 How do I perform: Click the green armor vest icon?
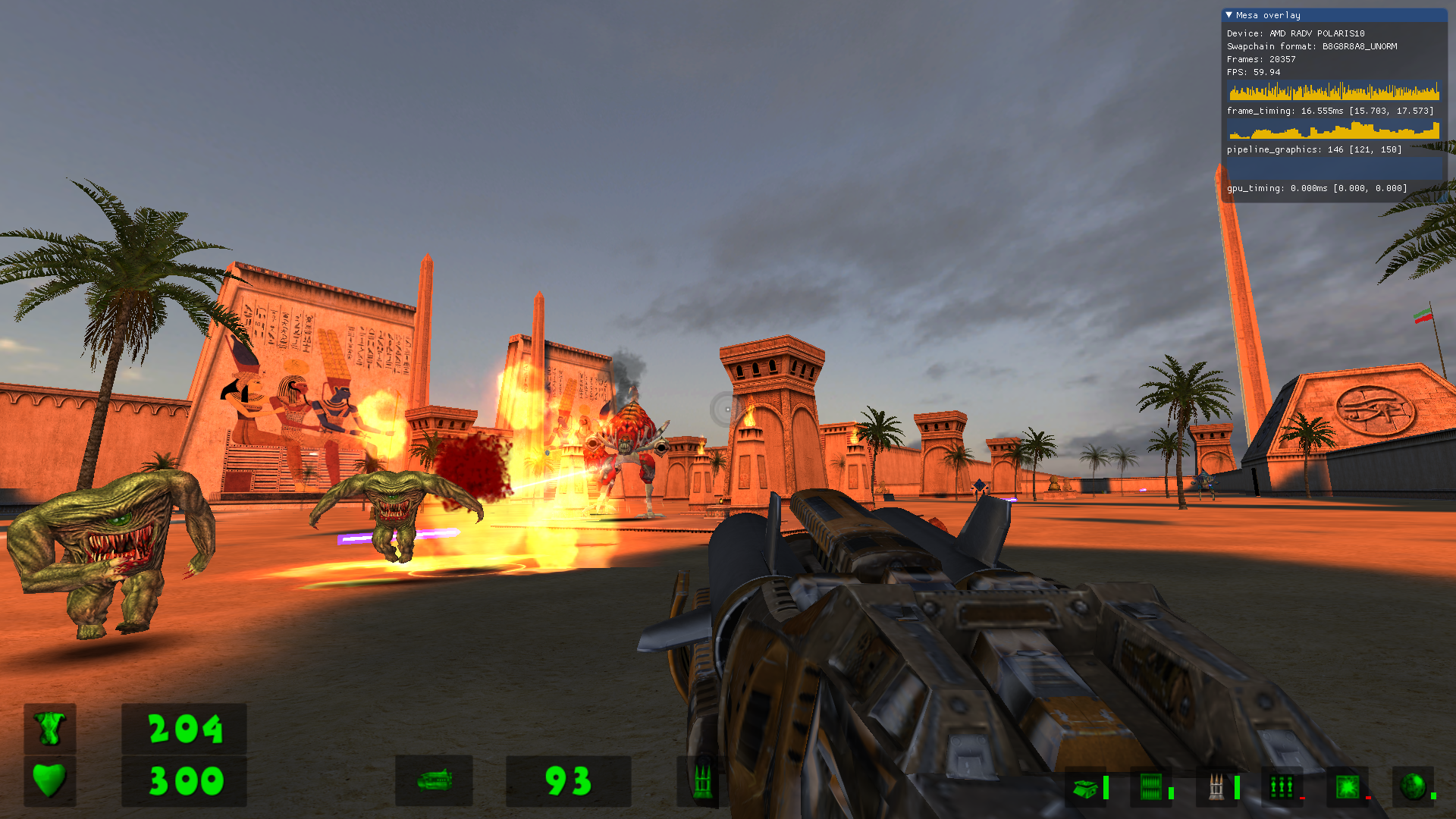(49, 730)
